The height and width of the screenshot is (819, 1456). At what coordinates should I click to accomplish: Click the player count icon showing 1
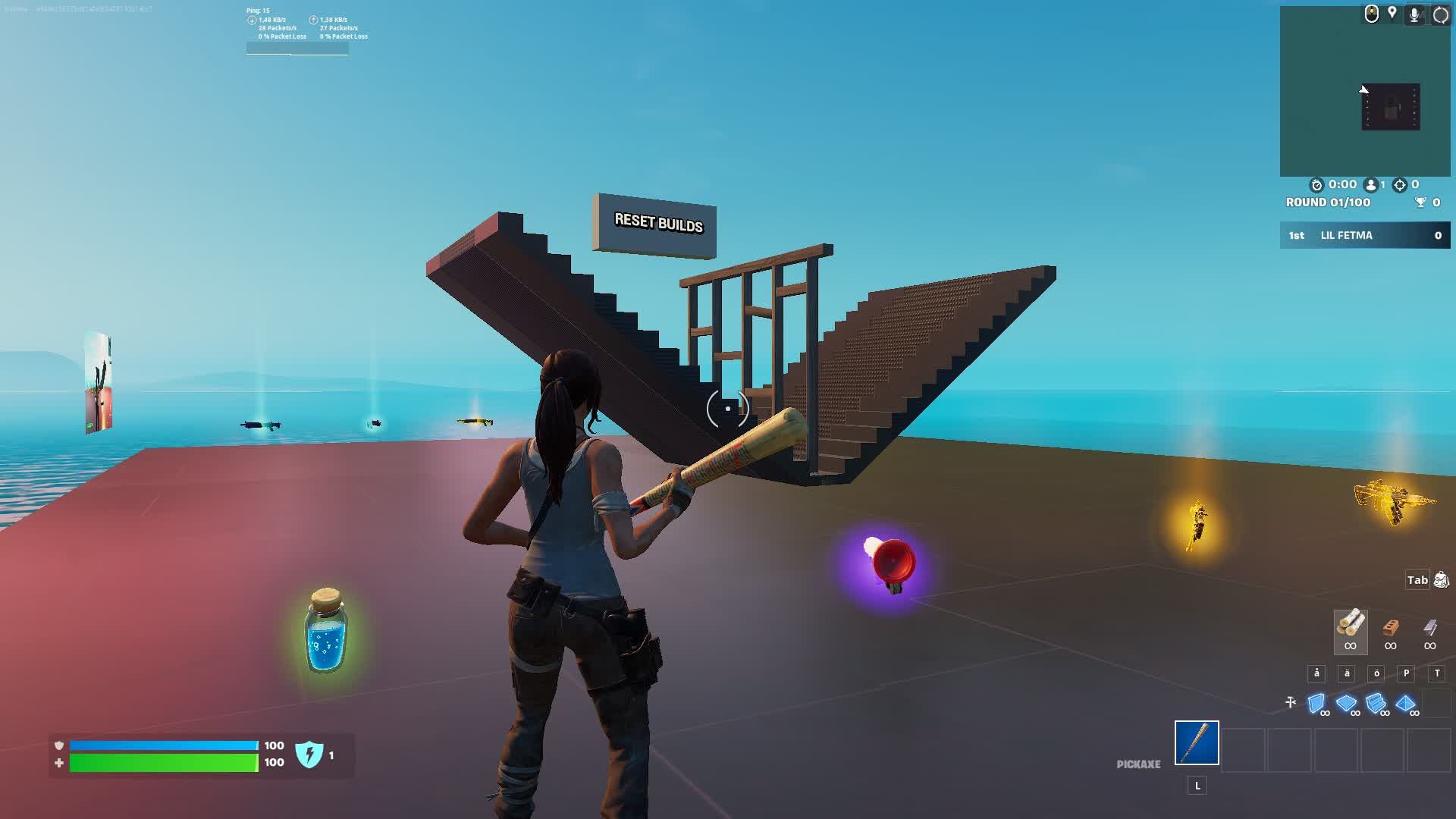pos(1370,184)
